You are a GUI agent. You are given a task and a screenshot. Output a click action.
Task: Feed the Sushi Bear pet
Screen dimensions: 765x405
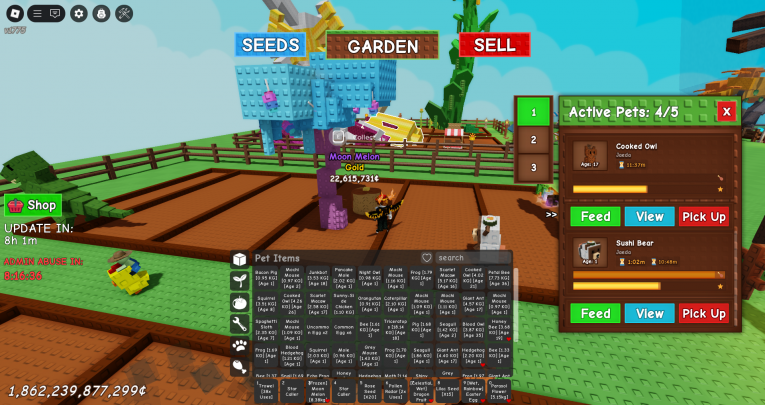[x=595, y=313]
